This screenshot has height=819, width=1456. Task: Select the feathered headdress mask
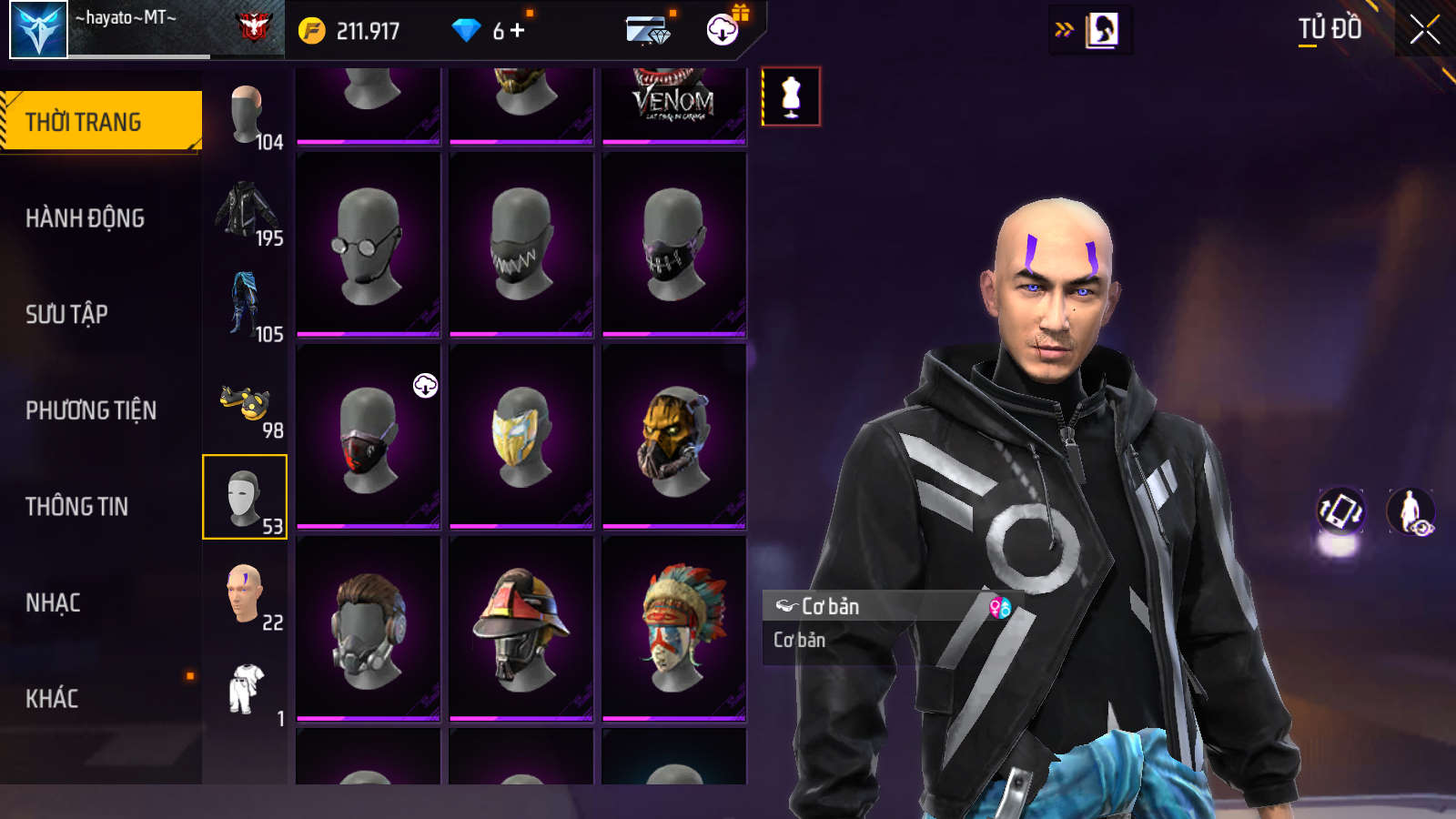673,628
